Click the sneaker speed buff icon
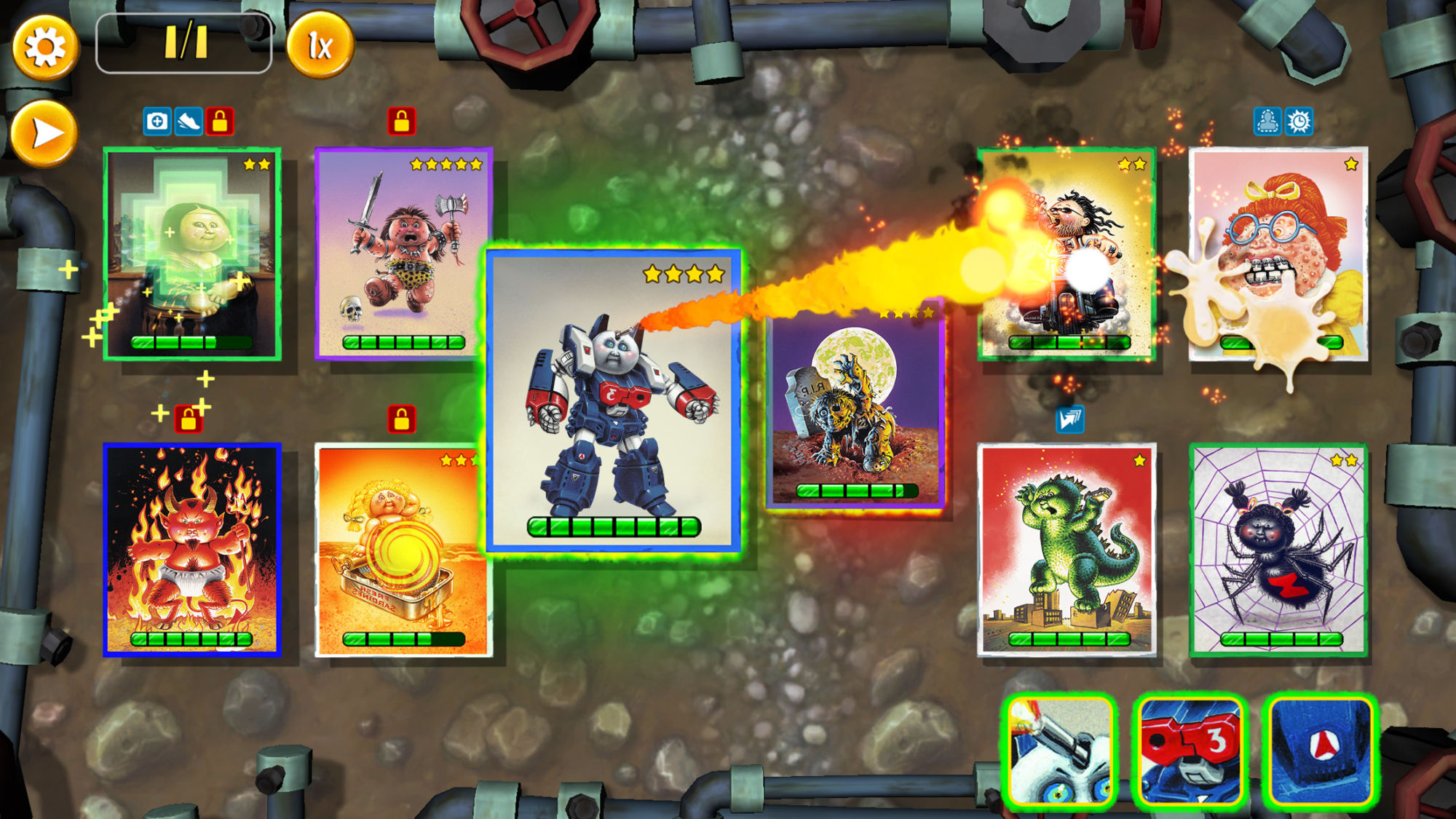 189,122
